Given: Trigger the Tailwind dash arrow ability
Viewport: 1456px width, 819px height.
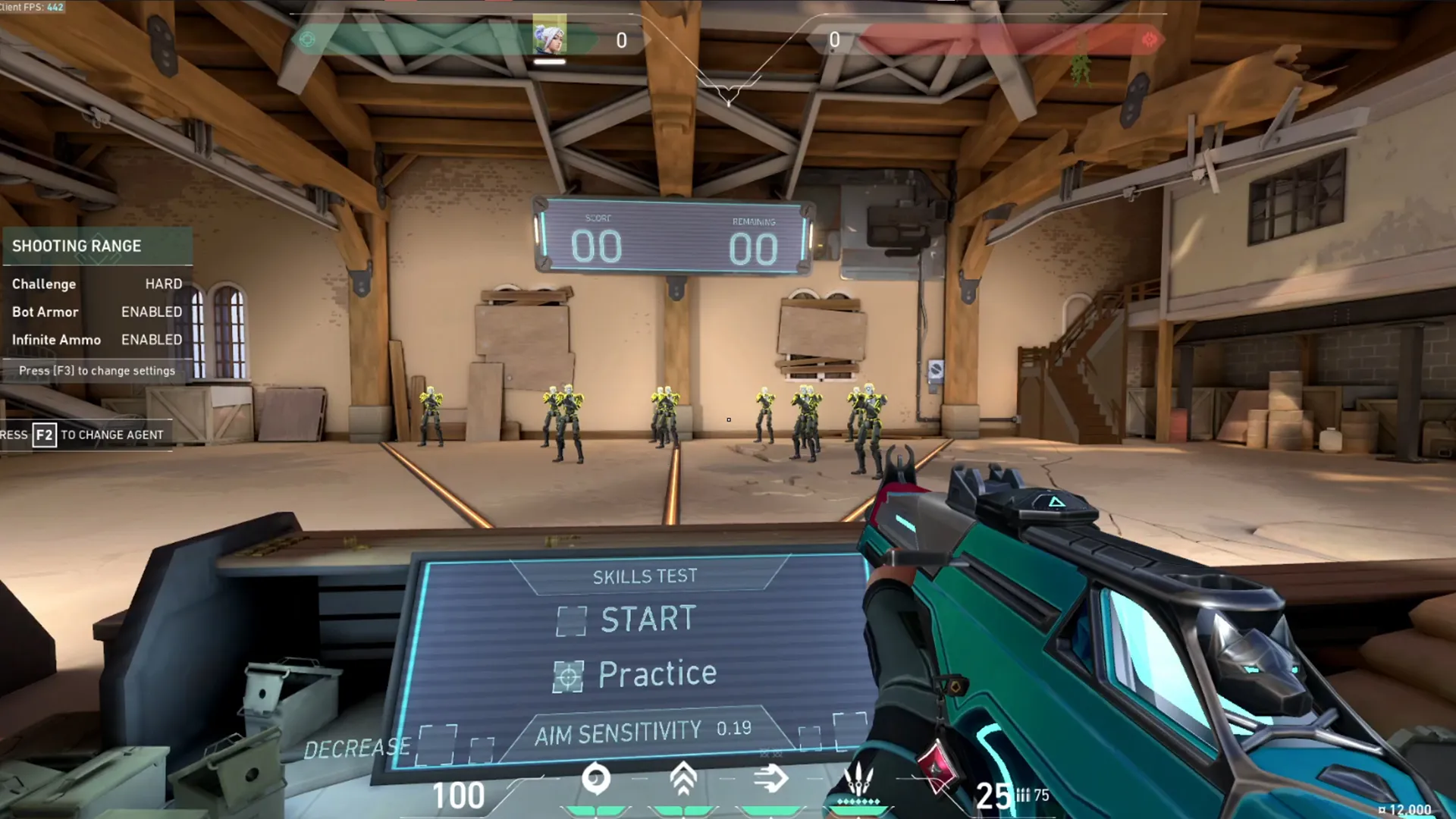Looking at the screenshot, I should [x=771, y=779].
